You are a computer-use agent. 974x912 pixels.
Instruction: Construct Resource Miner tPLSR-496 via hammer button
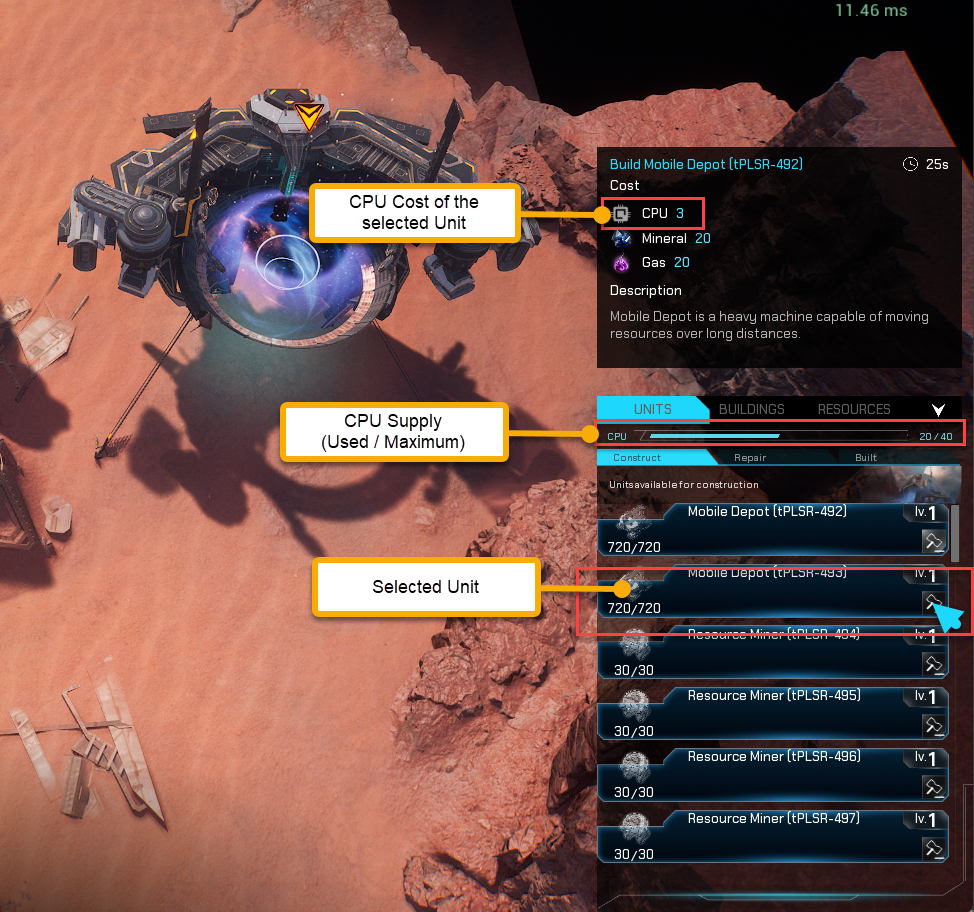coord(933,787)
